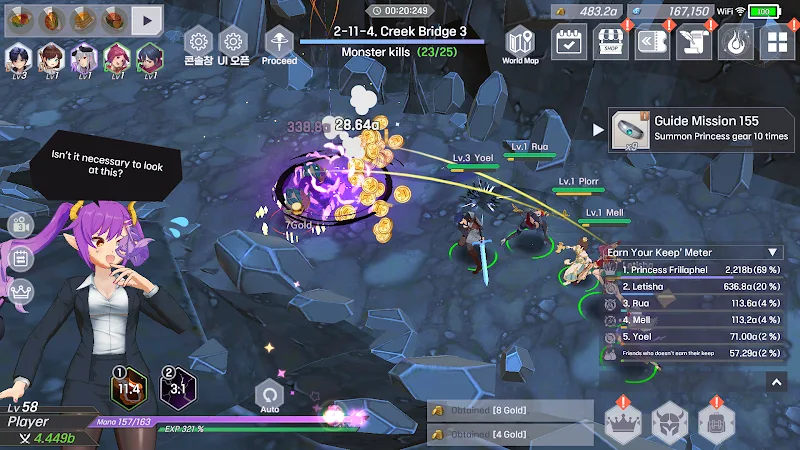
Task: Open the crown hexagon menu
Action: (624, 423)
